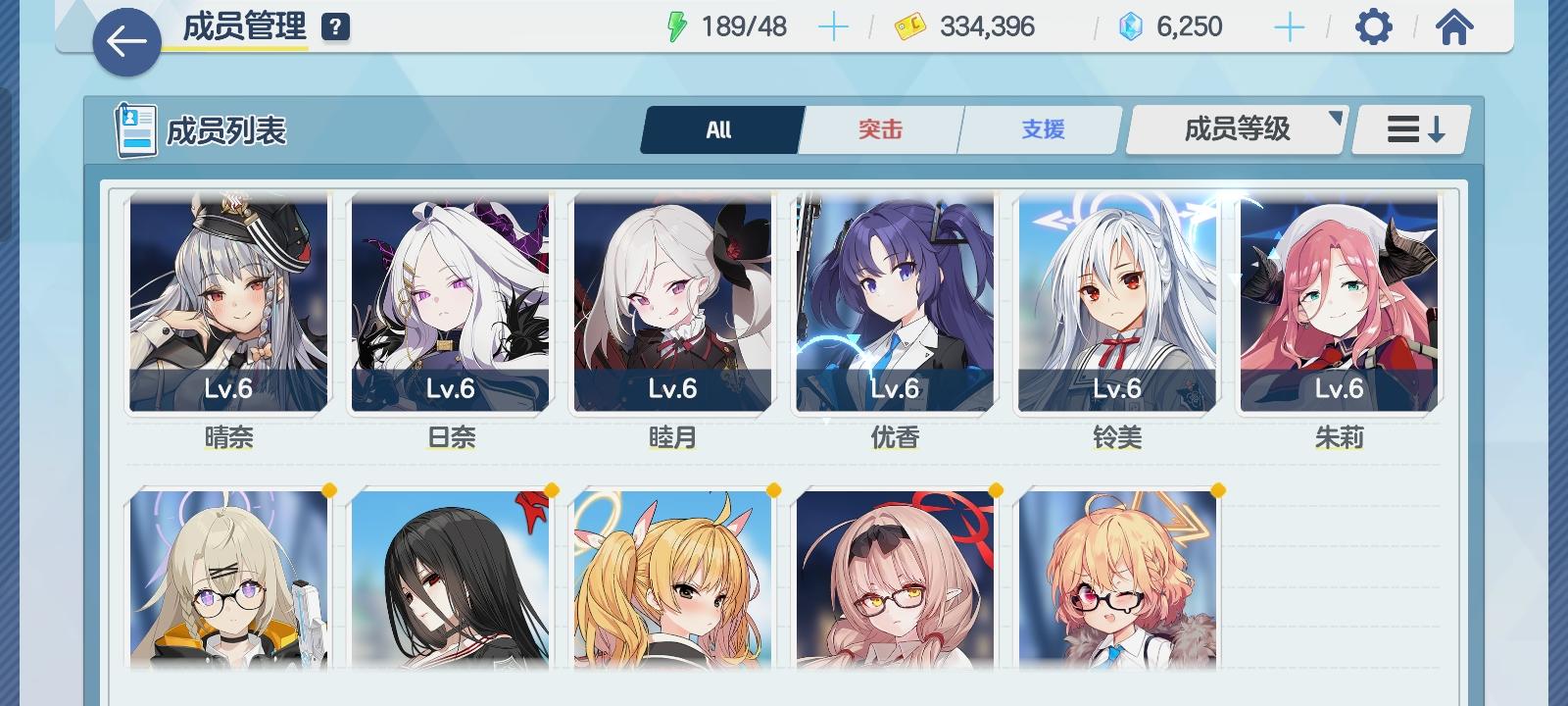Switch to the 突击 tab
The width and height of the screenshot is (1568, 706).
click(x=879, y=128)
